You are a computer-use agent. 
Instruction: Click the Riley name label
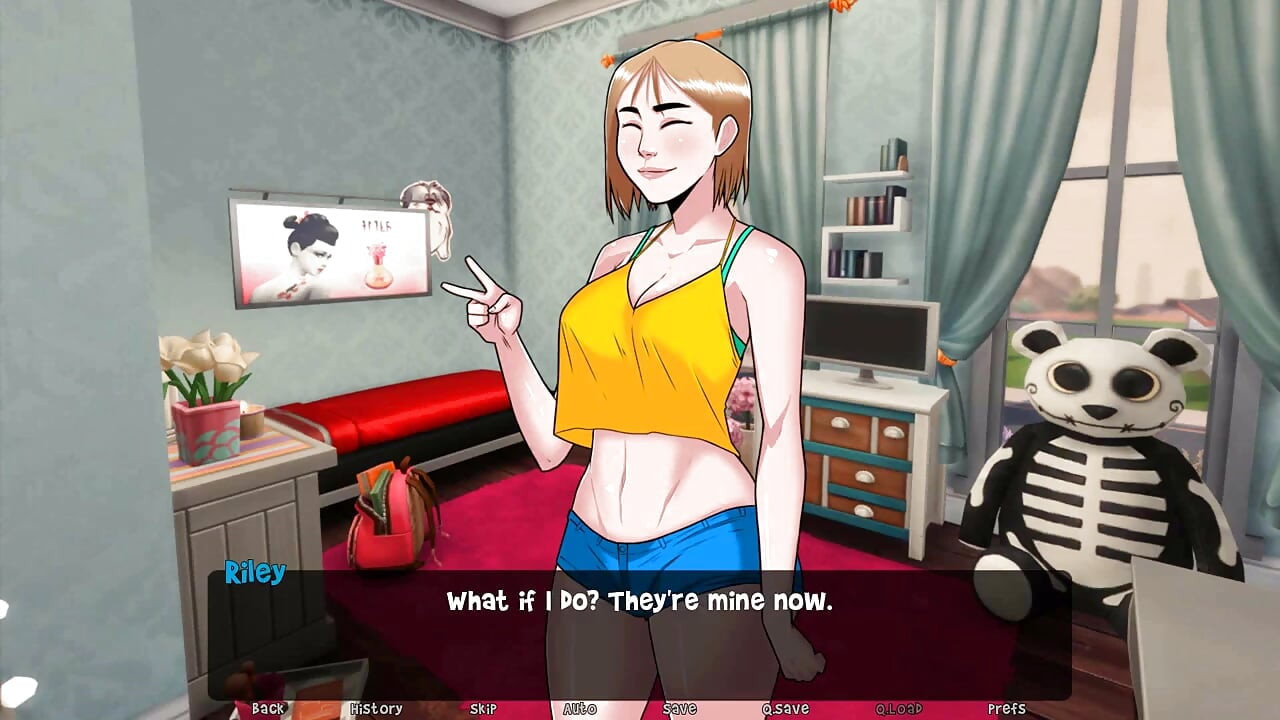[254, 573]
